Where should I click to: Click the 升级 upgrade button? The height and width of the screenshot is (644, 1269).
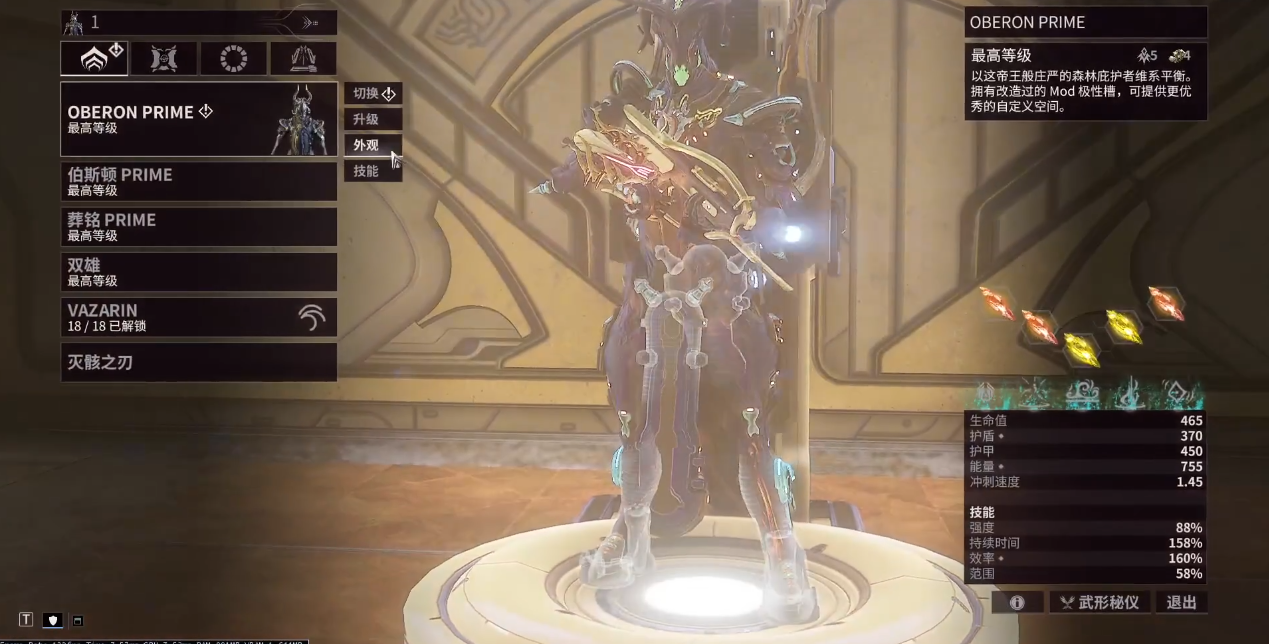[373, 119]
